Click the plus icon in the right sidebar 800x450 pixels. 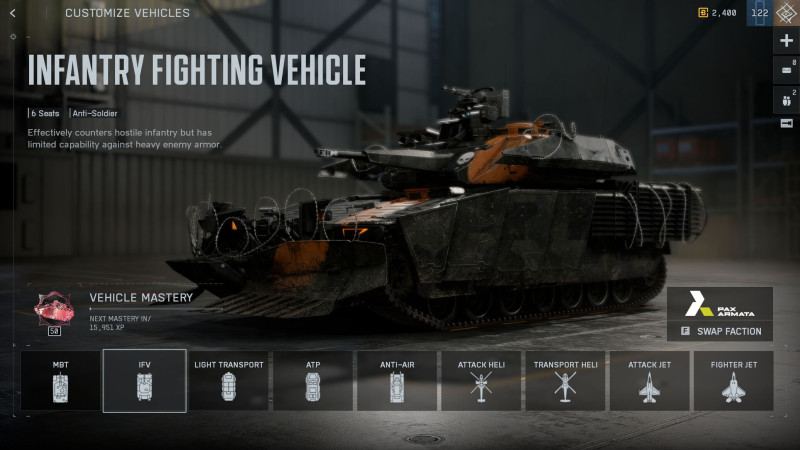pyautogui.click(x=786, y=41)
